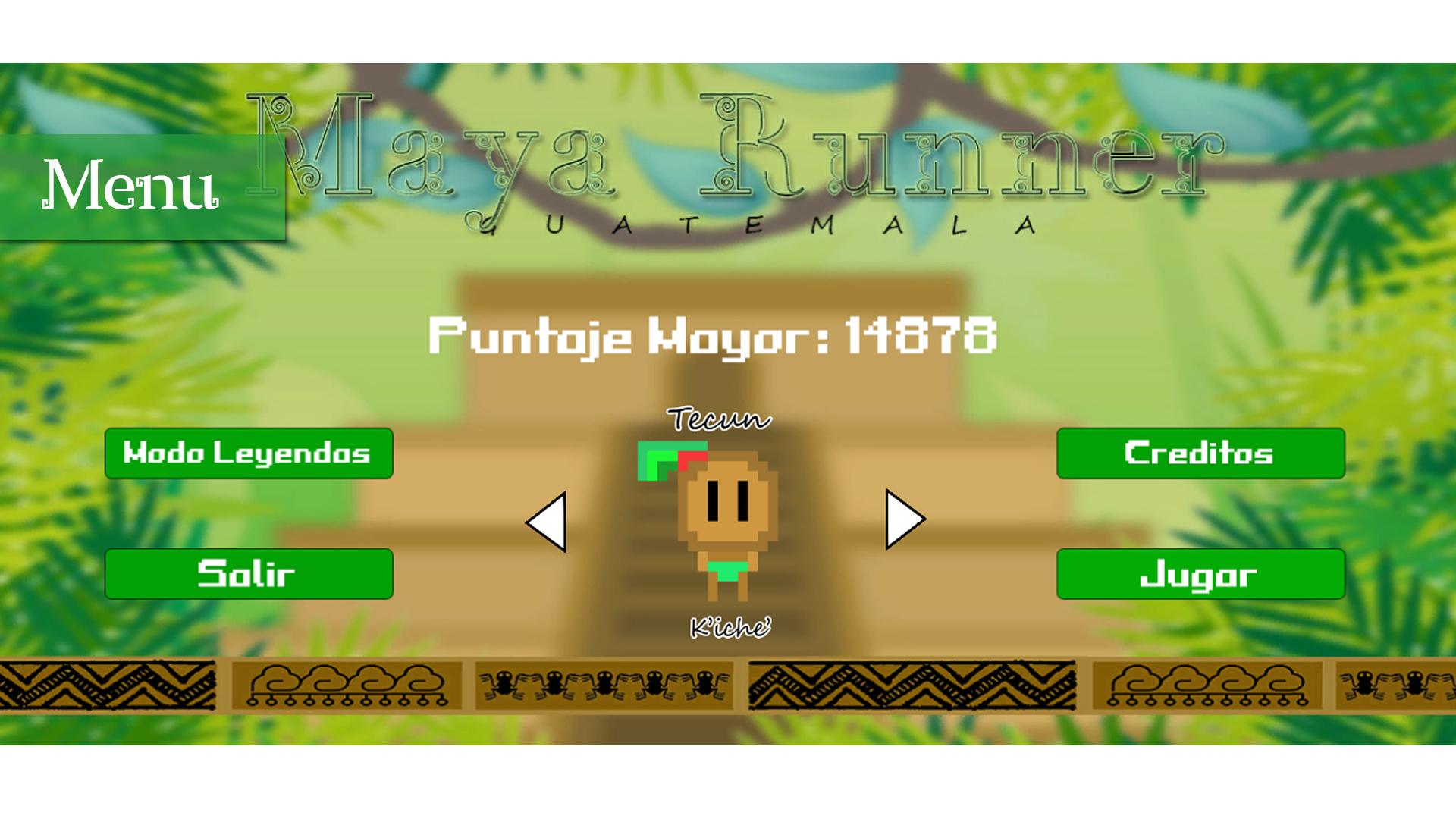Viewport: 1456px width, 819px height.
Task: Click the Tecun name label above the character
Action: pos(718,419)
